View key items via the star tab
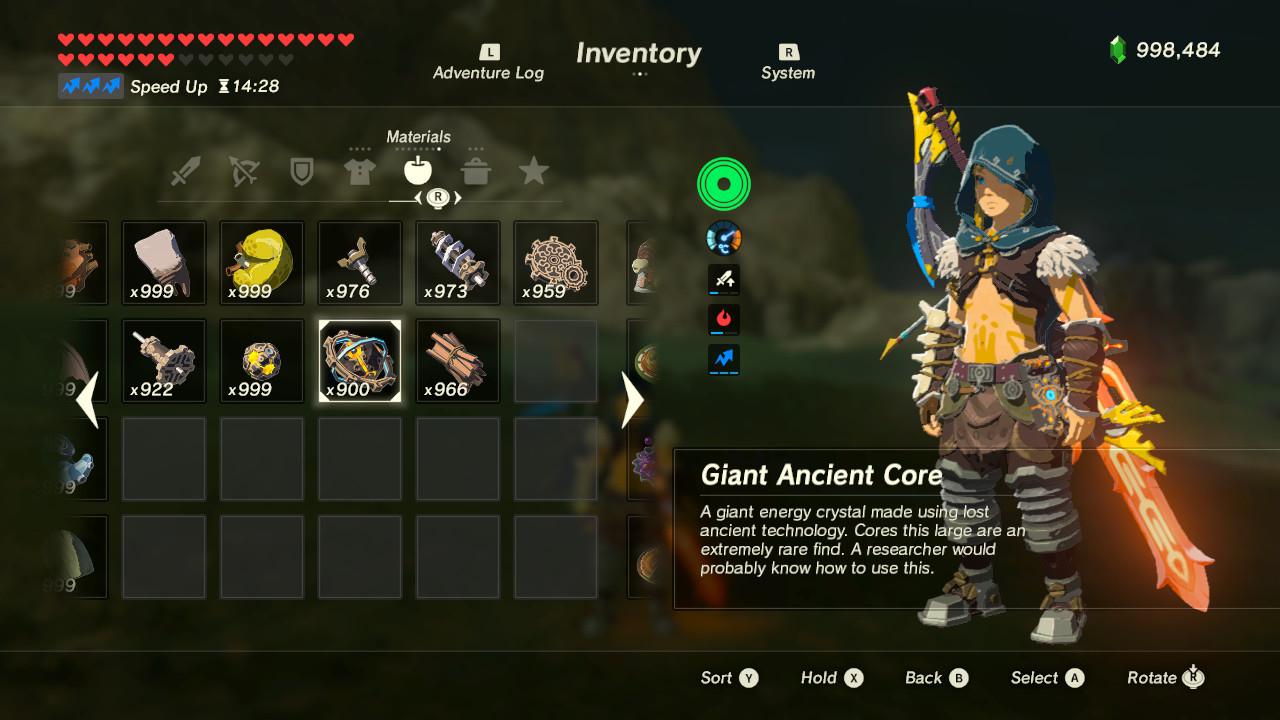 (534, 170)
